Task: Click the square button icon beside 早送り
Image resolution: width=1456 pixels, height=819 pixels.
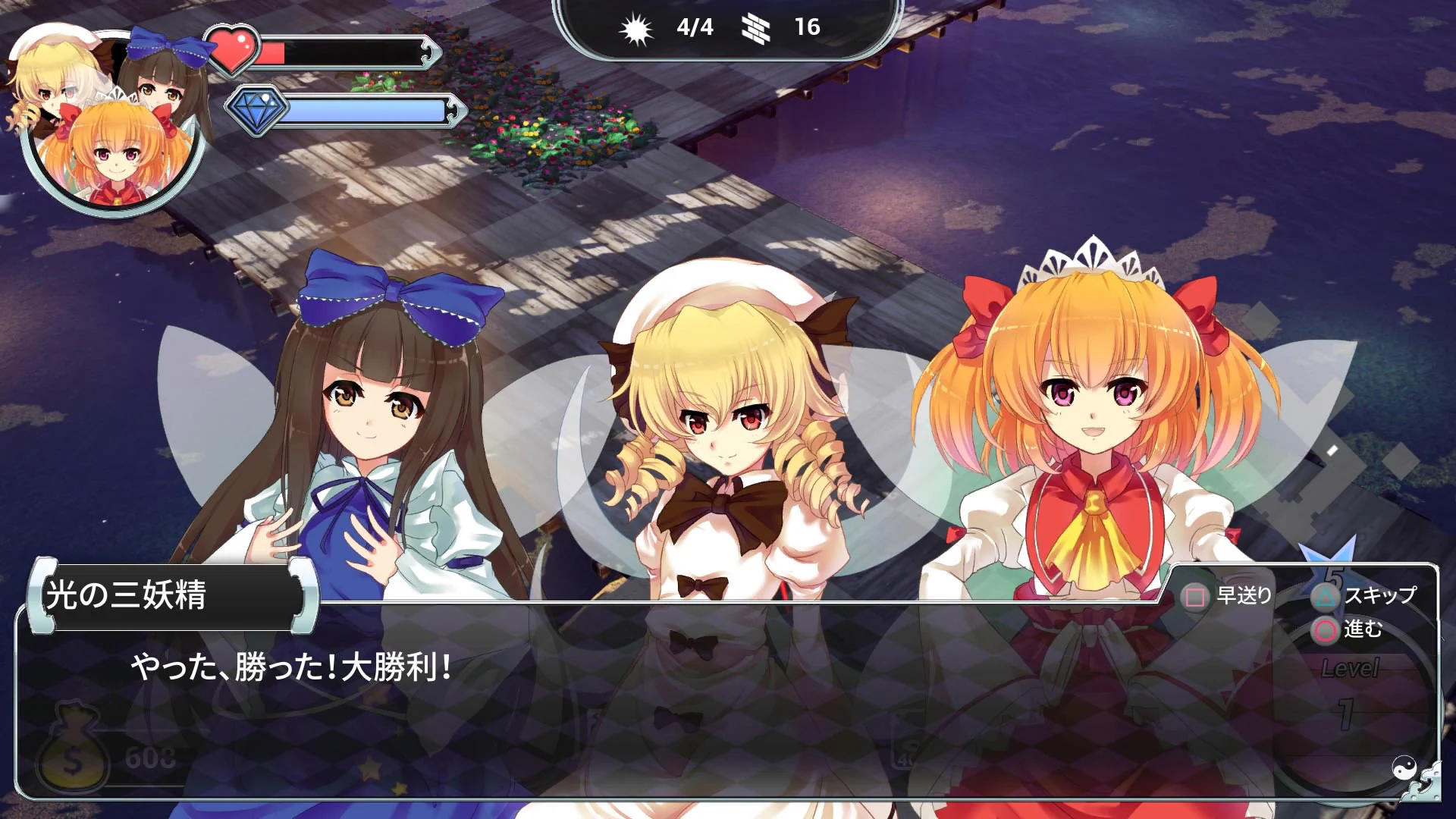Action: (1195, 596)
